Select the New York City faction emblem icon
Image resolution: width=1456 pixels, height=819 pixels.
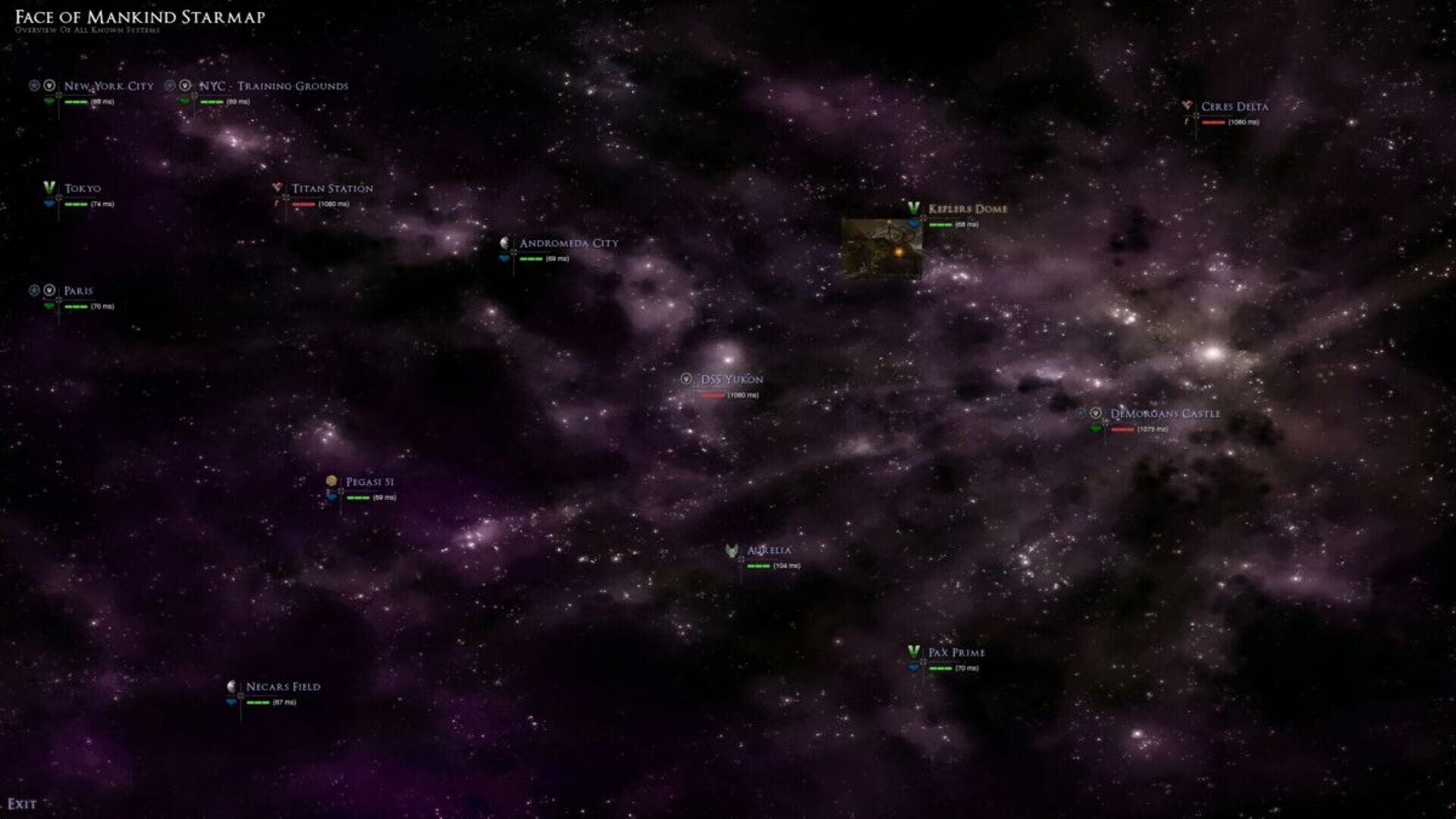click(49, 86)
